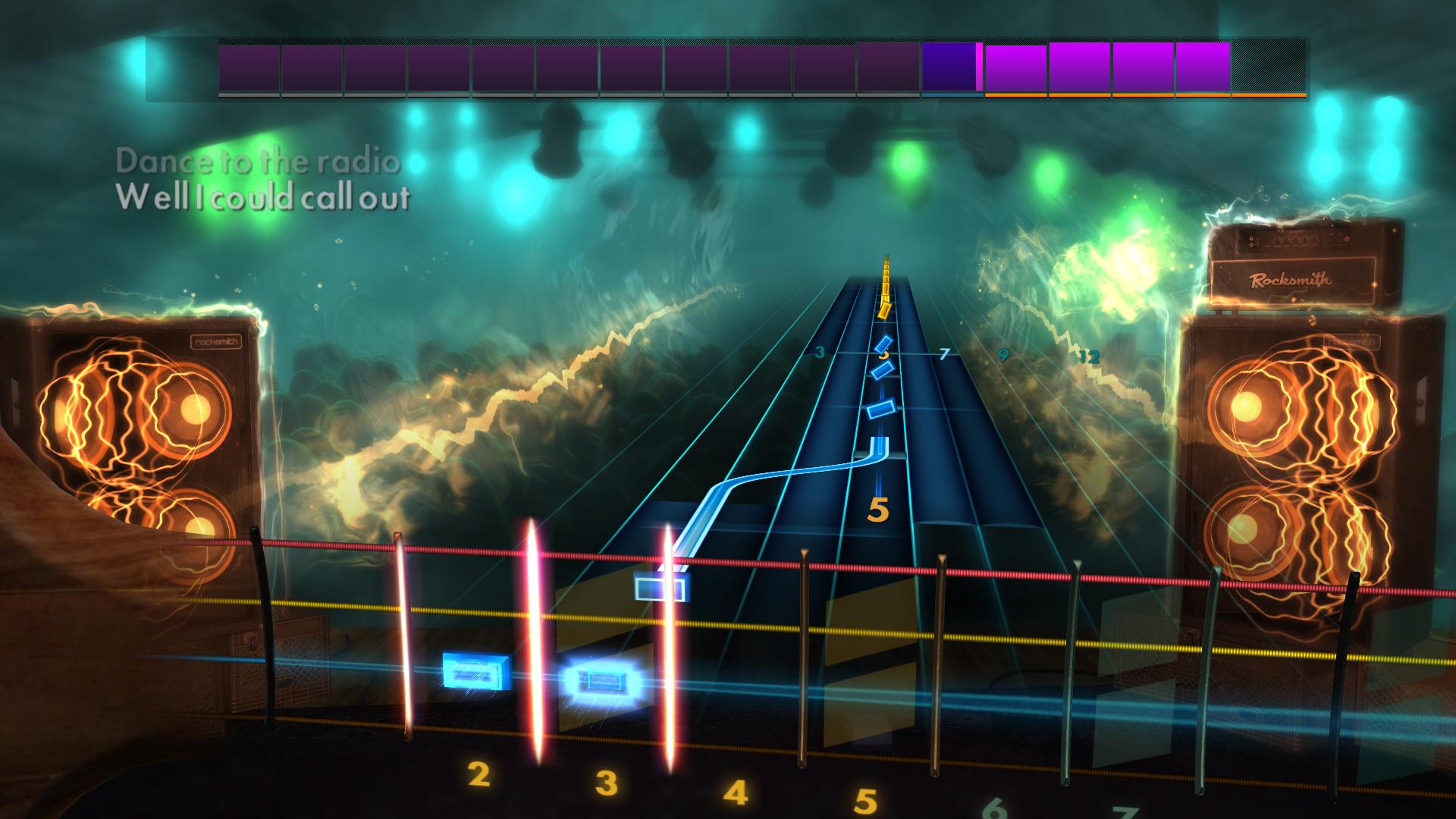Select the lyric line 'Well I could call out'
The image size is (1456, 819).
pyautogui.click(x=264, y=199)
